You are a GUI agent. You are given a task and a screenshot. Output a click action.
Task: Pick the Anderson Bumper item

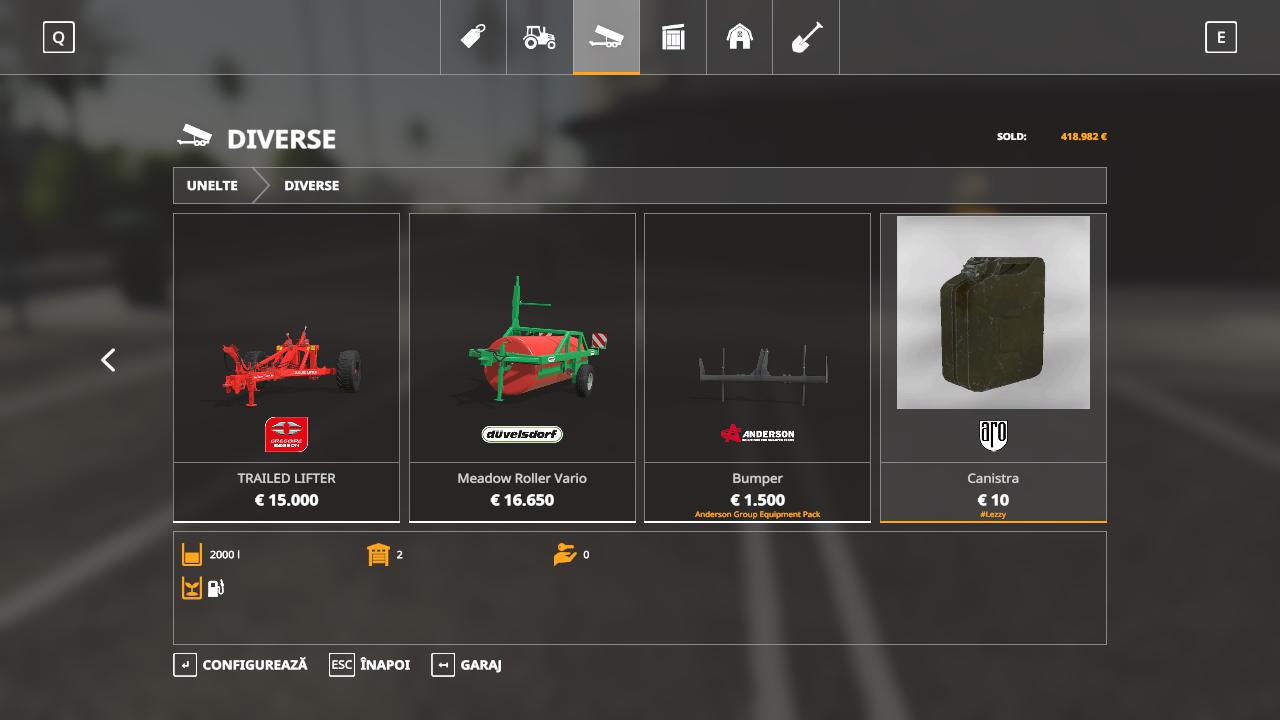coord(757,367)
